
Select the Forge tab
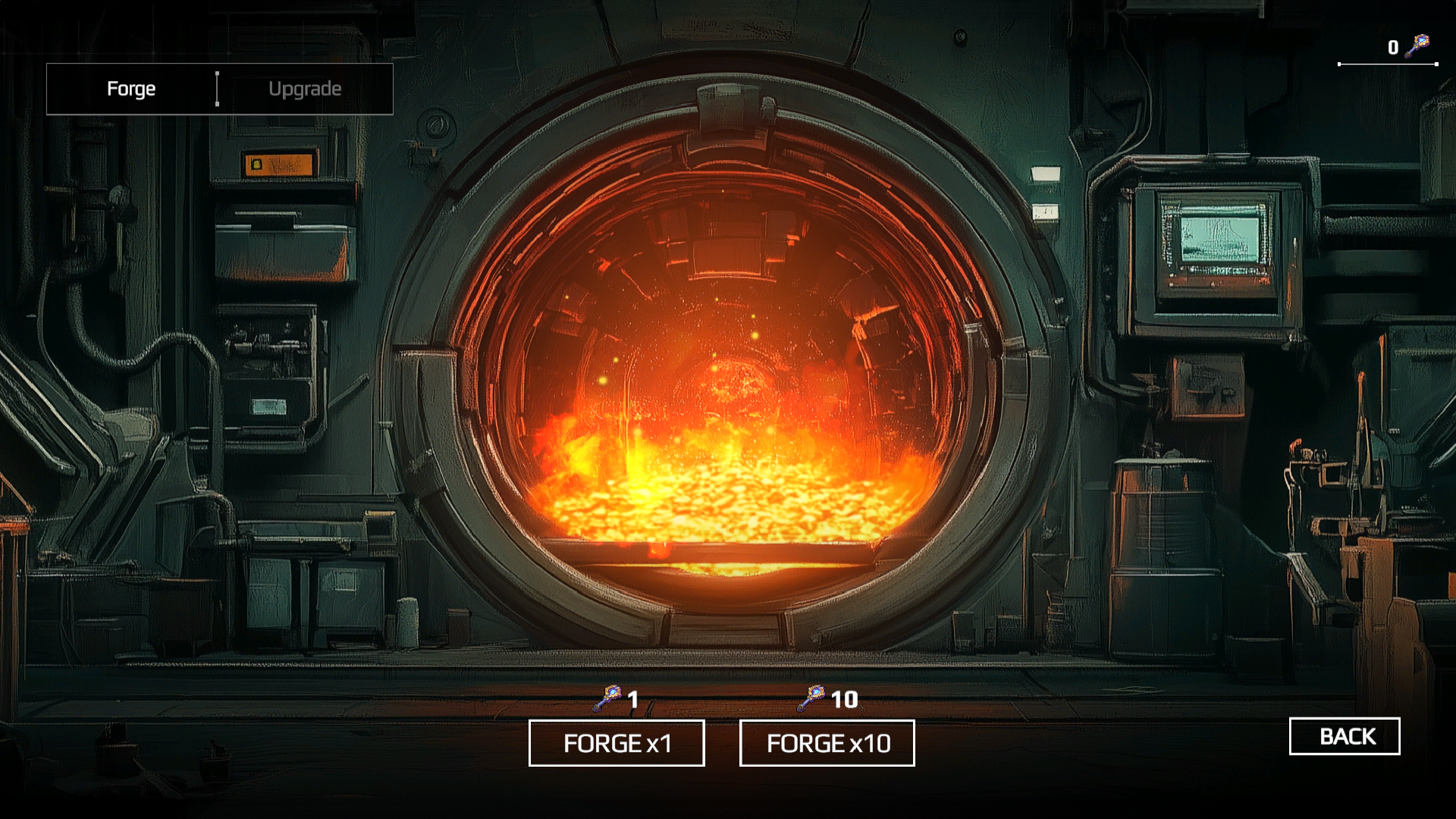click(x=132, y=89)
